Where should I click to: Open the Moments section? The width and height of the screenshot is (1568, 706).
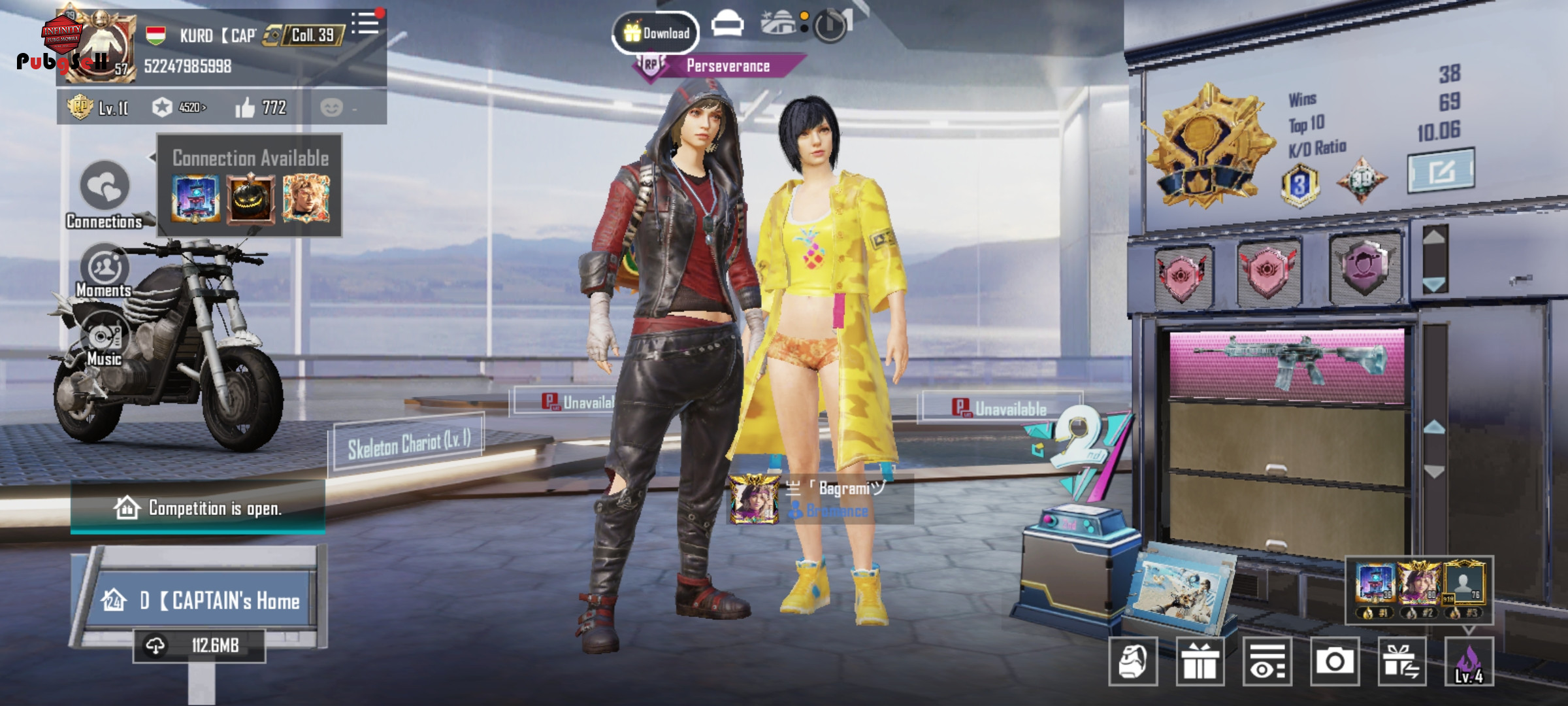point(105,269)
